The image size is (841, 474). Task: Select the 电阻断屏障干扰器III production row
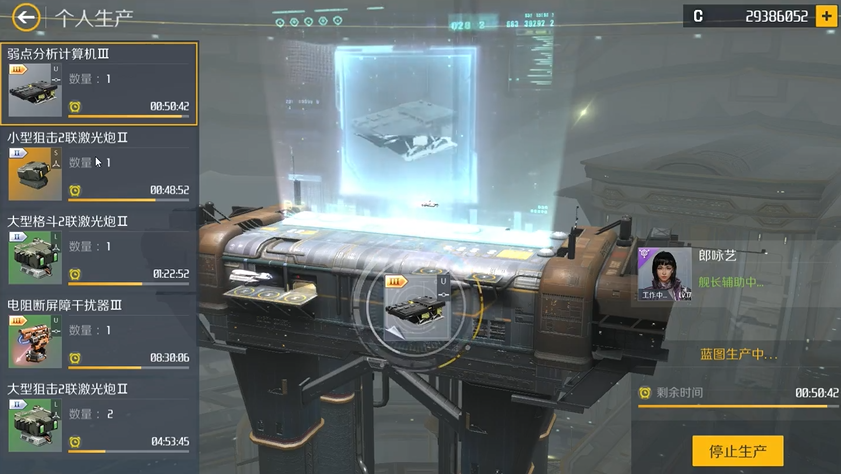pos(99,335)
